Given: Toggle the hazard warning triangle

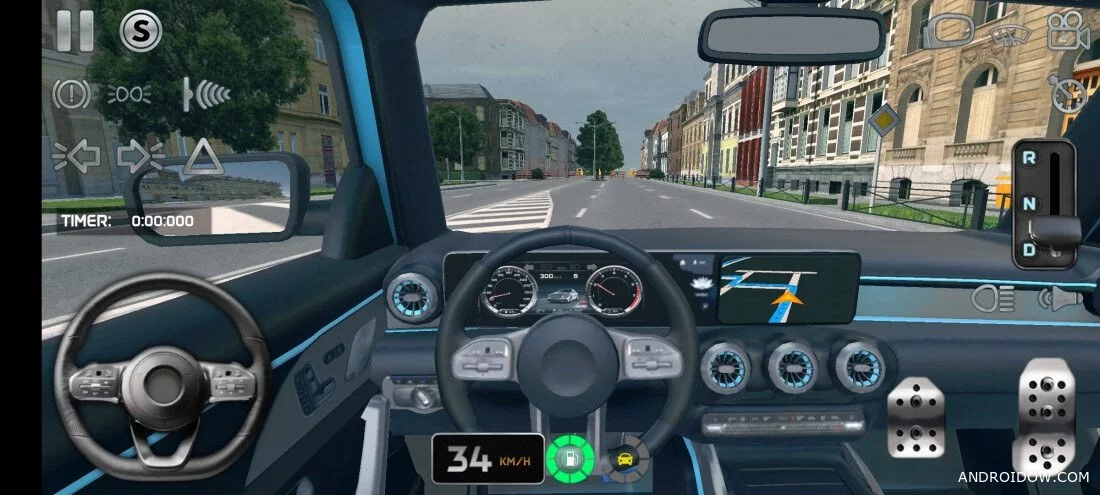Looking at the screenshot, I should [x=203, y=156].
